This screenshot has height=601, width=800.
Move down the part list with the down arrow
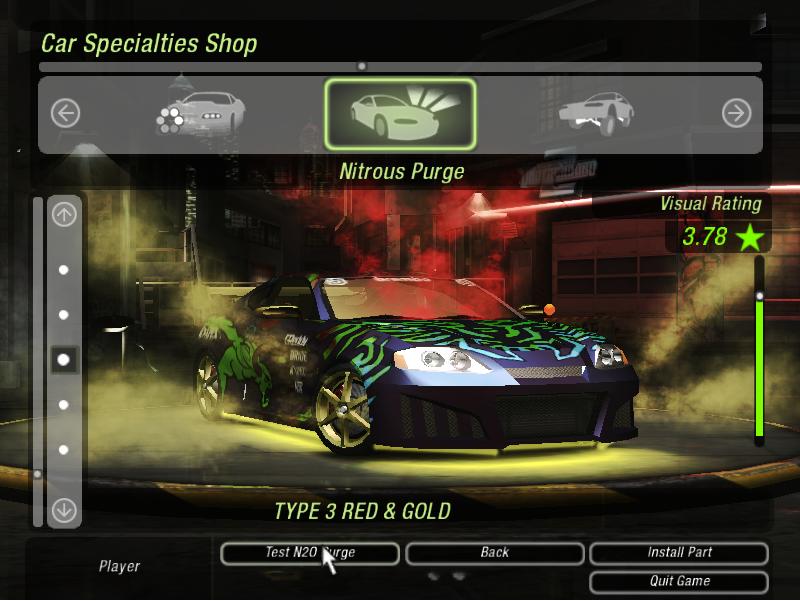pos(64,510)
